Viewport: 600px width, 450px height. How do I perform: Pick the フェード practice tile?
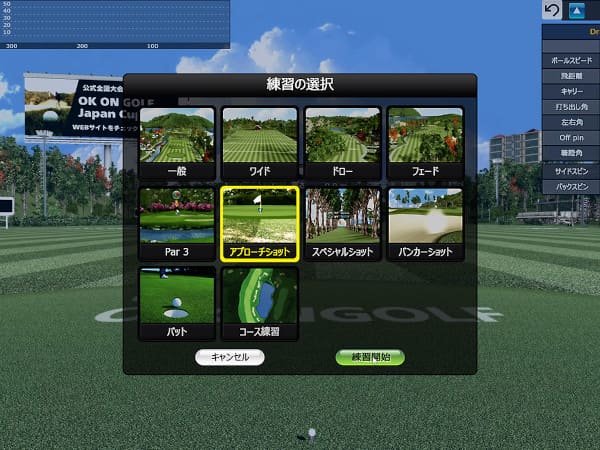click(425, 142)
